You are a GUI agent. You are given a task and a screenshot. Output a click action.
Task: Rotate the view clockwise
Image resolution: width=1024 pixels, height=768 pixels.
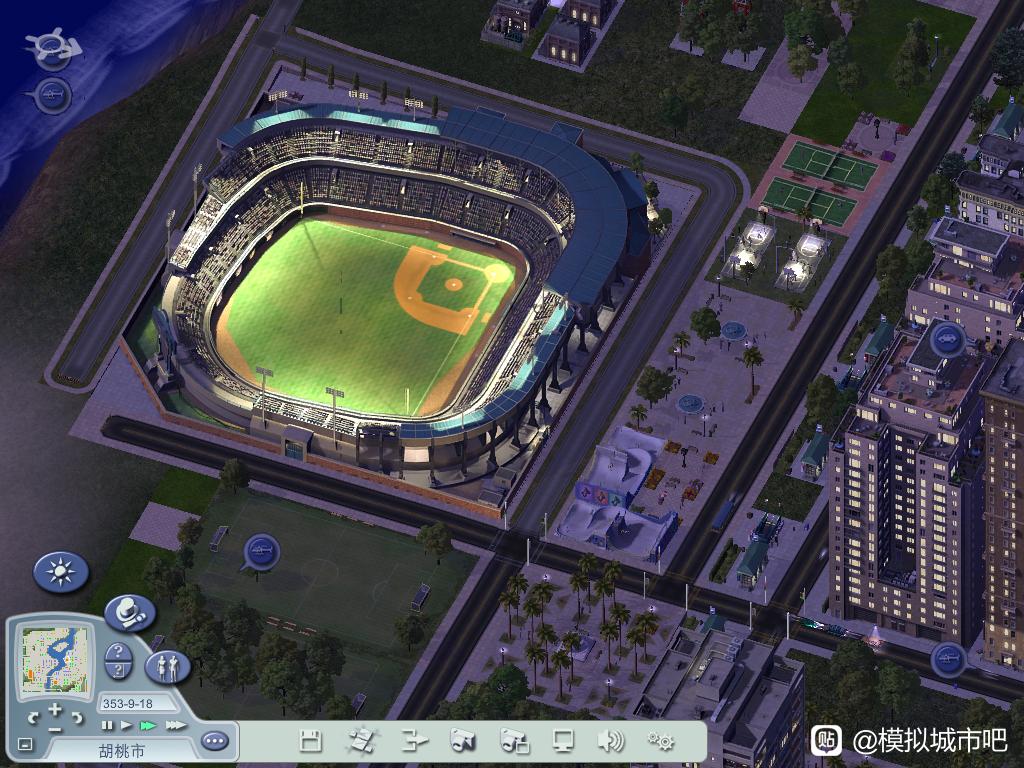[x=76, y=718]
